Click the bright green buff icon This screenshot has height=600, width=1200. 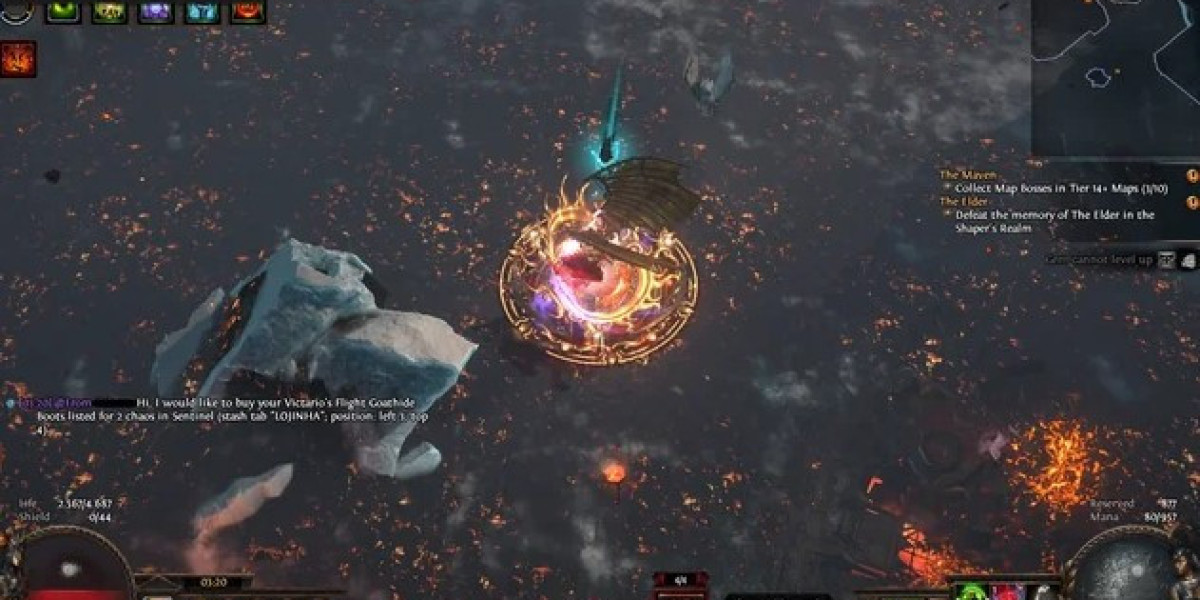tap(63, 11)
